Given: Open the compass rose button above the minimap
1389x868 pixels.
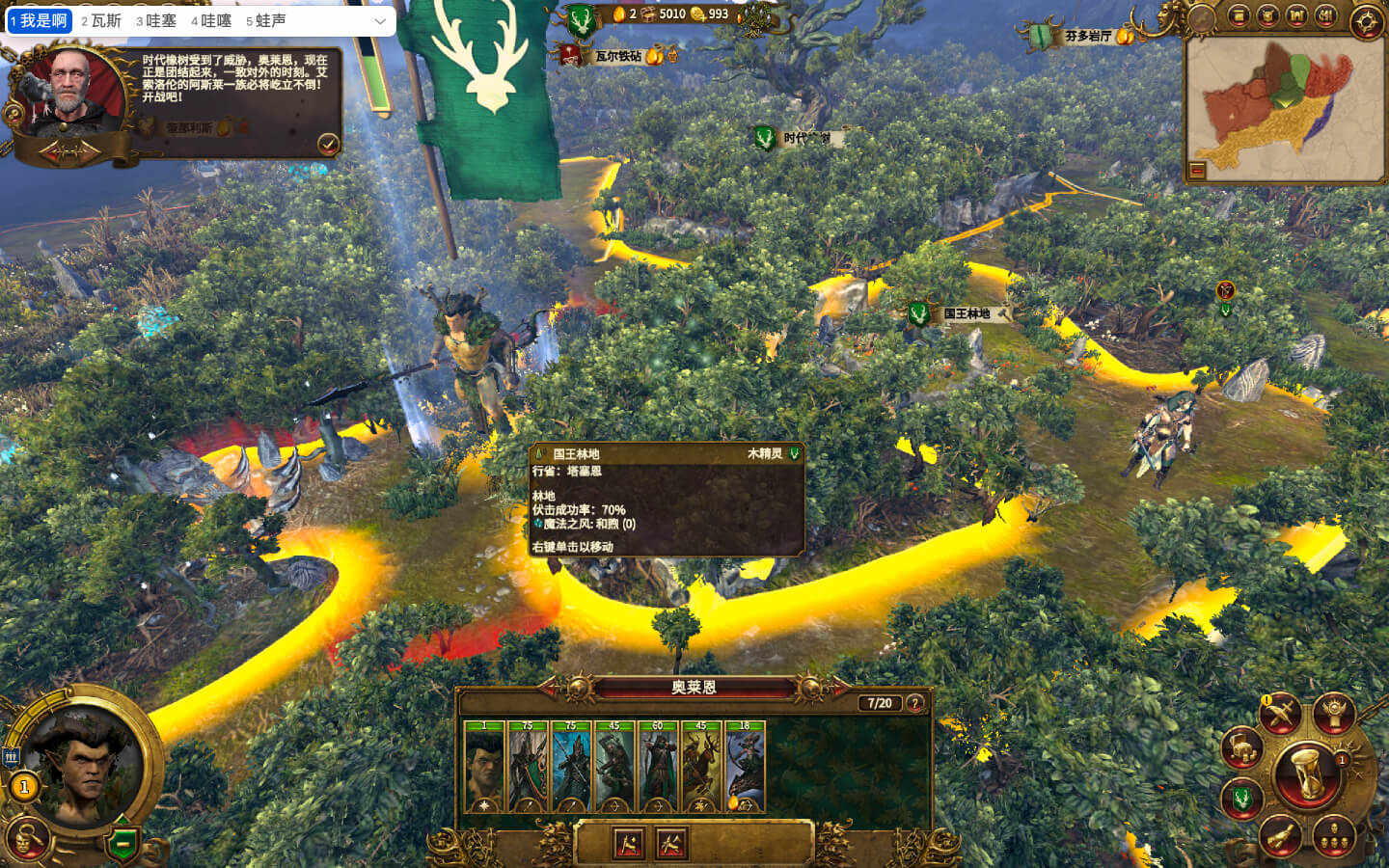Looking at the screenshot, I should tap(1367, 21).
